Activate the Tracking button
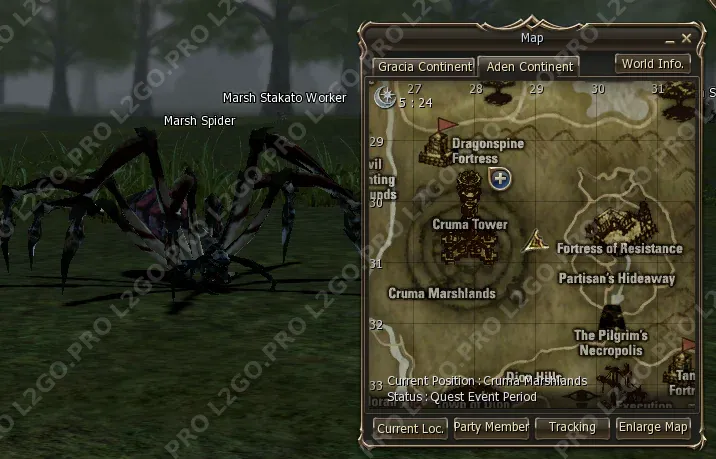The height and width of the screenshot is (459, 716). point(572,427)
